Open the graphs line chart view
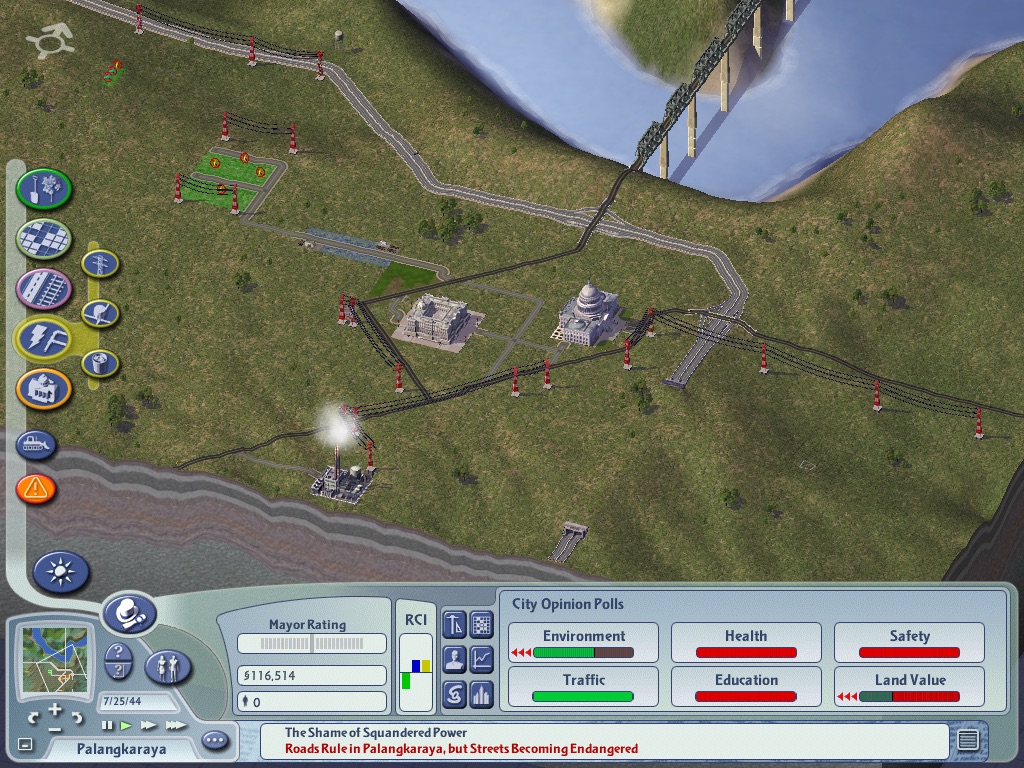The image size is (1024, 768). coord(482,659)
